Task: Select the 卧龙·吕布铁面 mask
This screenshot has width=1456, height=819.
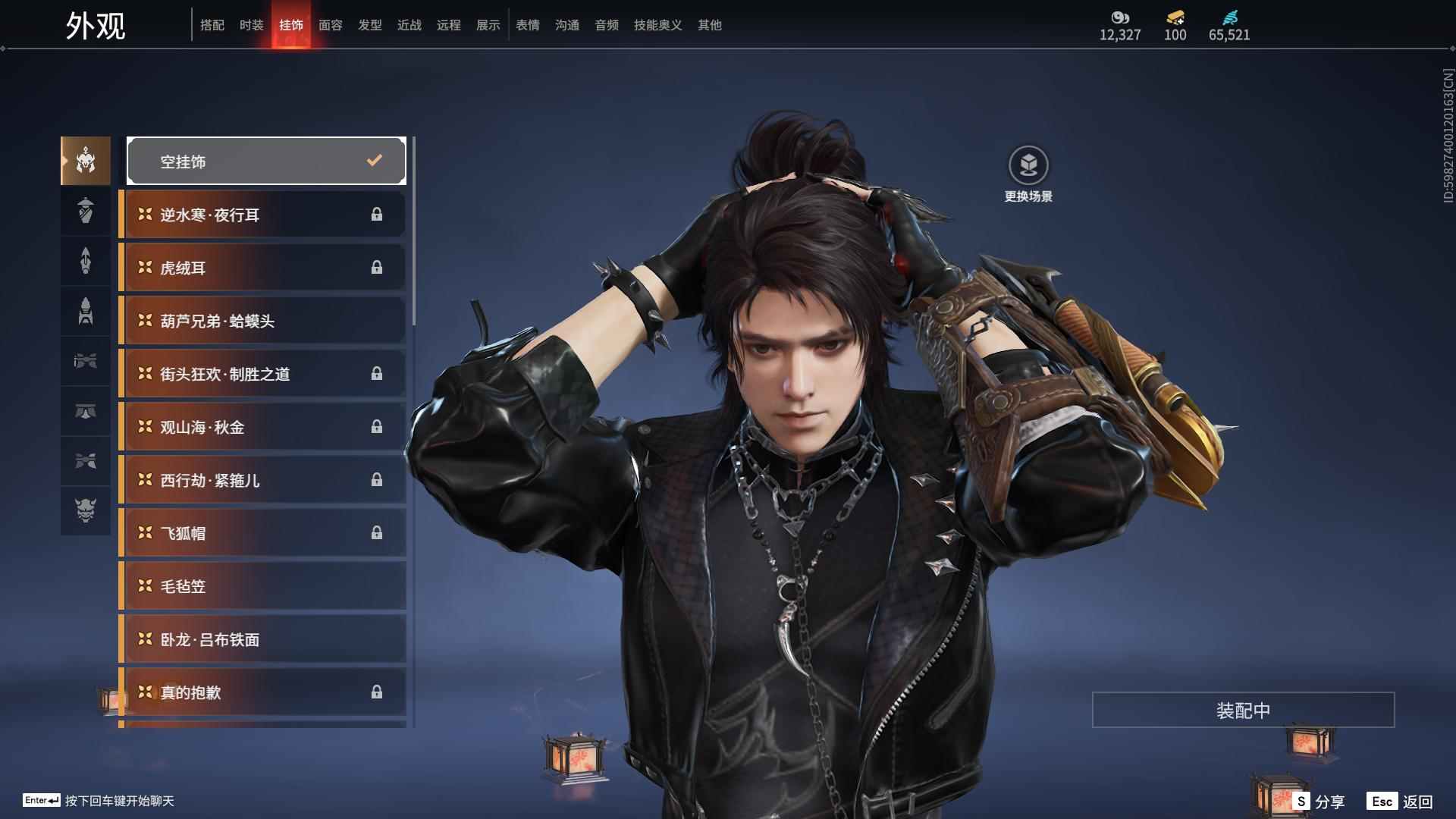Action: 262,639
